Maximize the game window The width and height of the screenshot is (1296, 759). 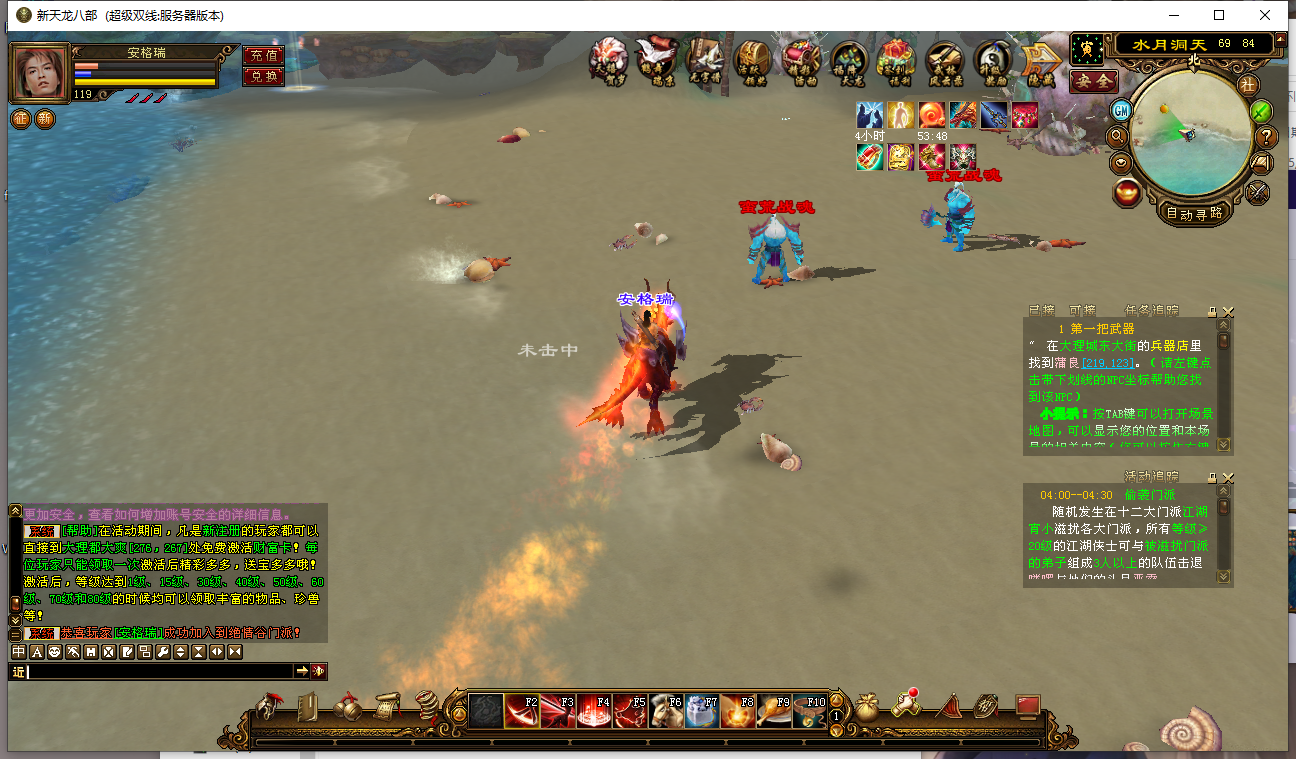[1219, 15]
